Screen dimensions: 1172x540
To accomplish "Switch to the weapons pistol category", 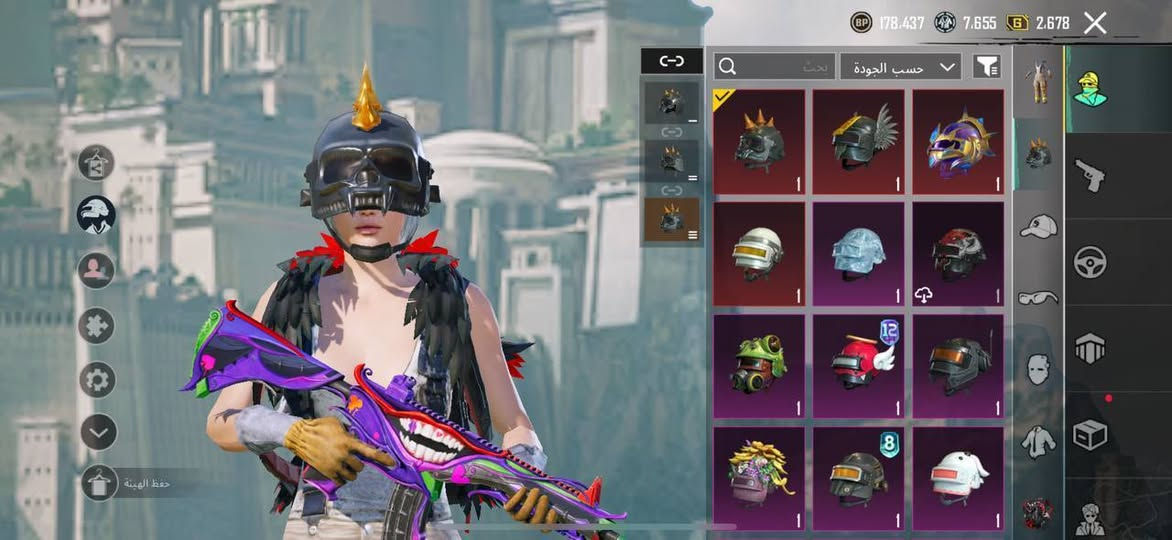I will (x=1089, y=176).
